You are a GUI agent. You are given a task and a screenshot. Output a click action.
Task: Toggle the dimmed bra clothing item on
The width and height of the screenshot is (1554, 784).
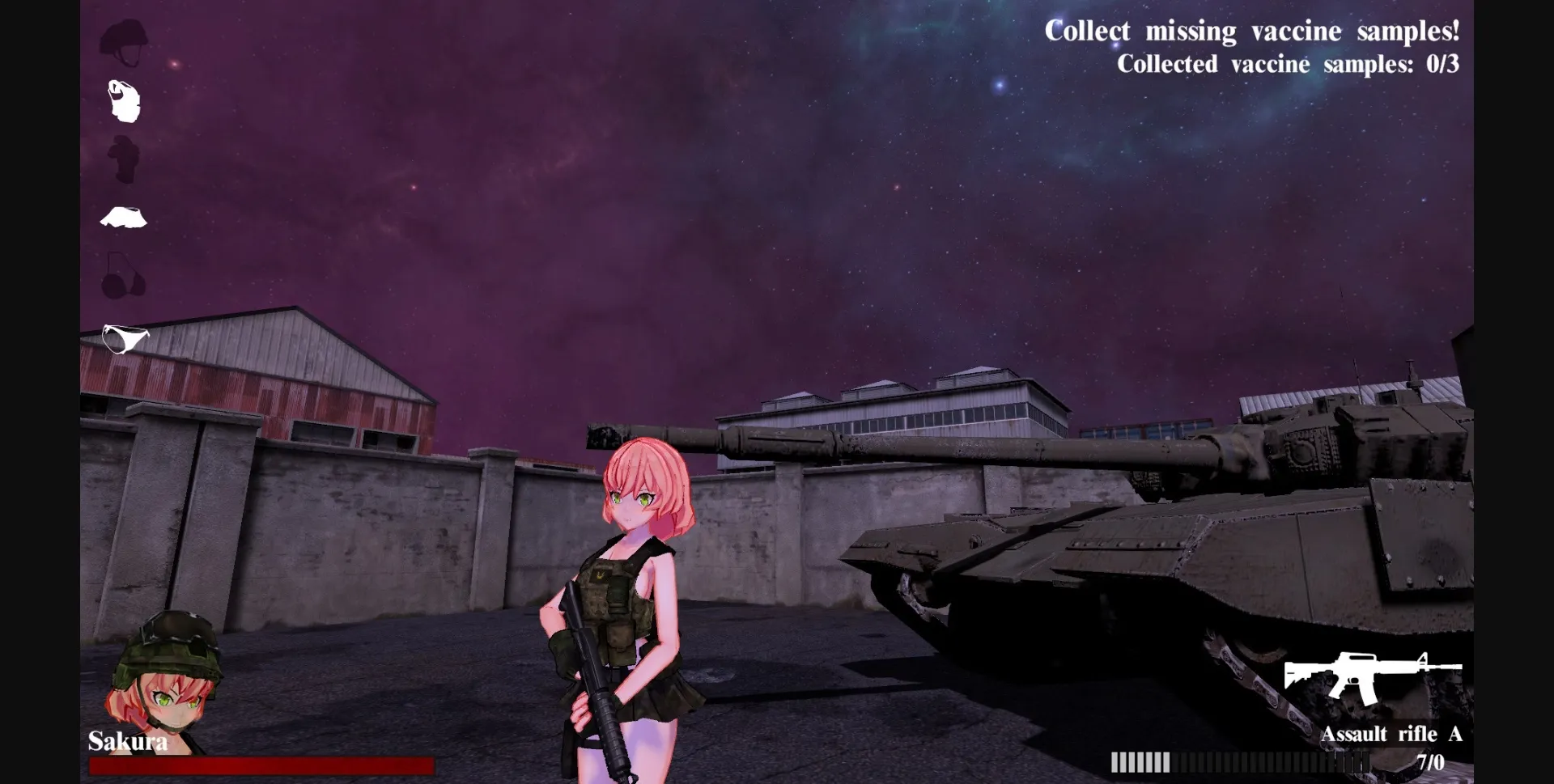tap(123, 275)
